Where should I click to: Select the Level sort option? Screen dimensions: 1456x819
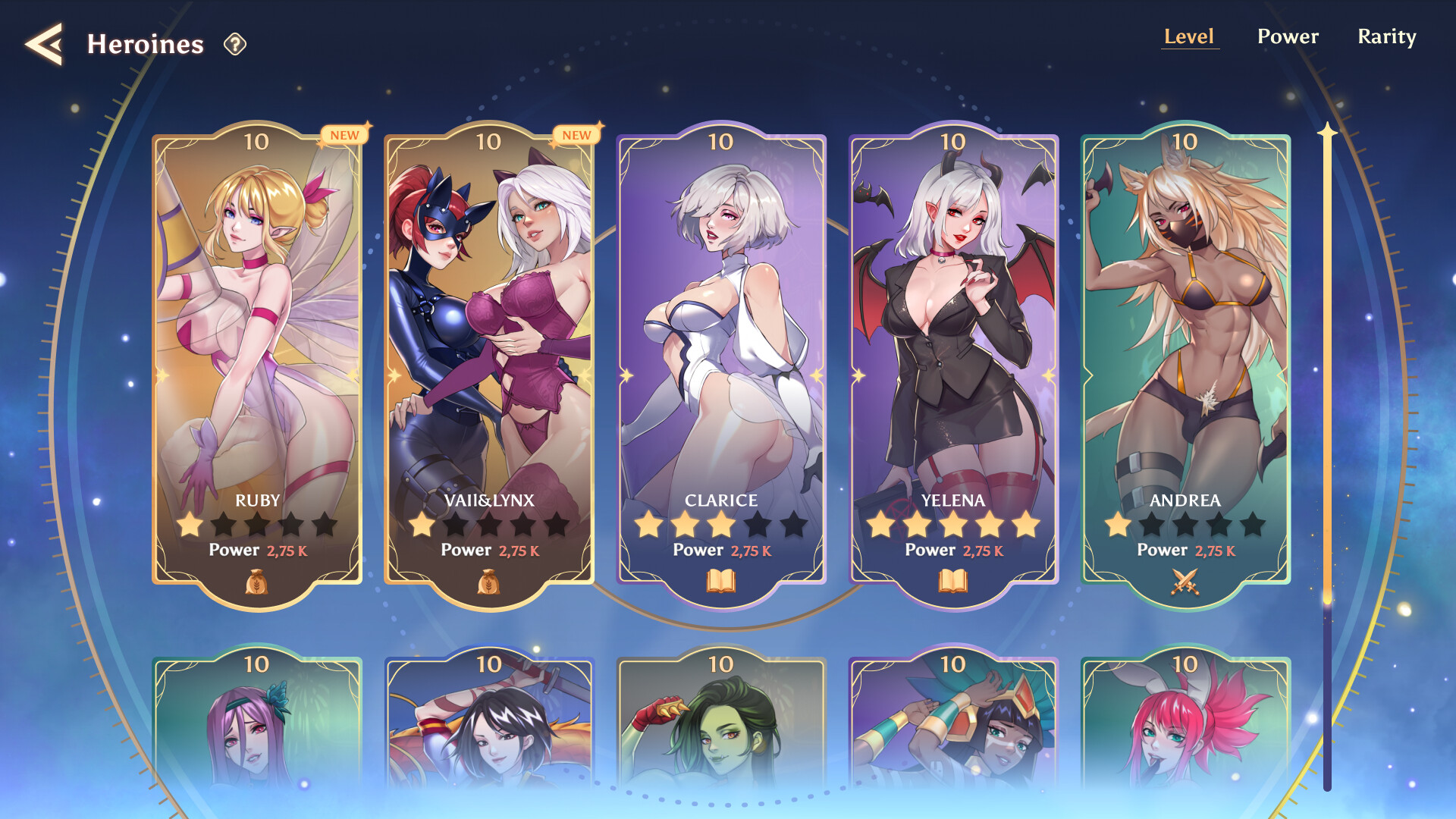tap(1190, 36)
